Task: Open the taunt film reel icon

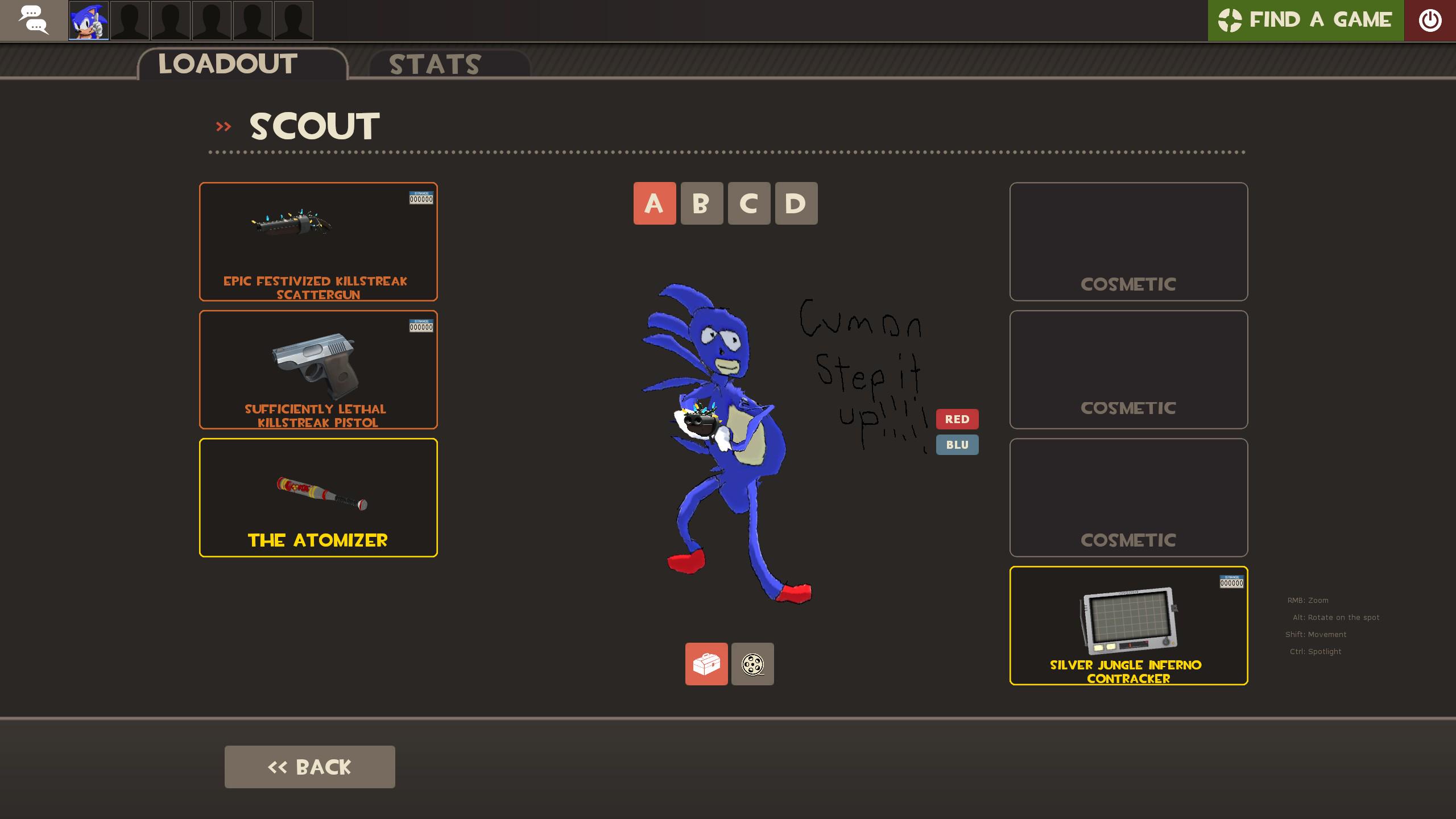Action: (752, 664)
